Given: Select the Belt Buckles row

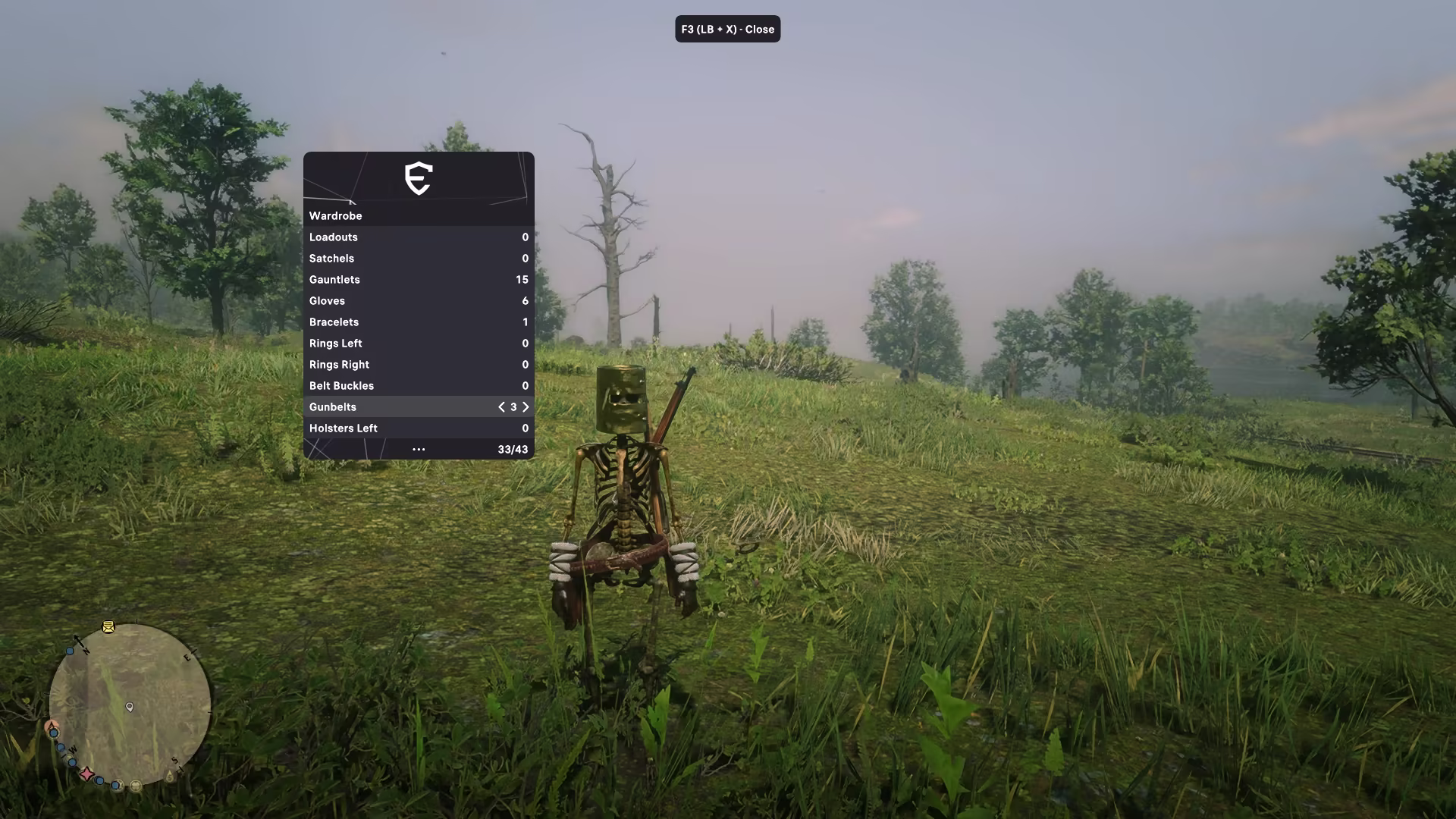Looking at the screenshot, I should point(418,386).
